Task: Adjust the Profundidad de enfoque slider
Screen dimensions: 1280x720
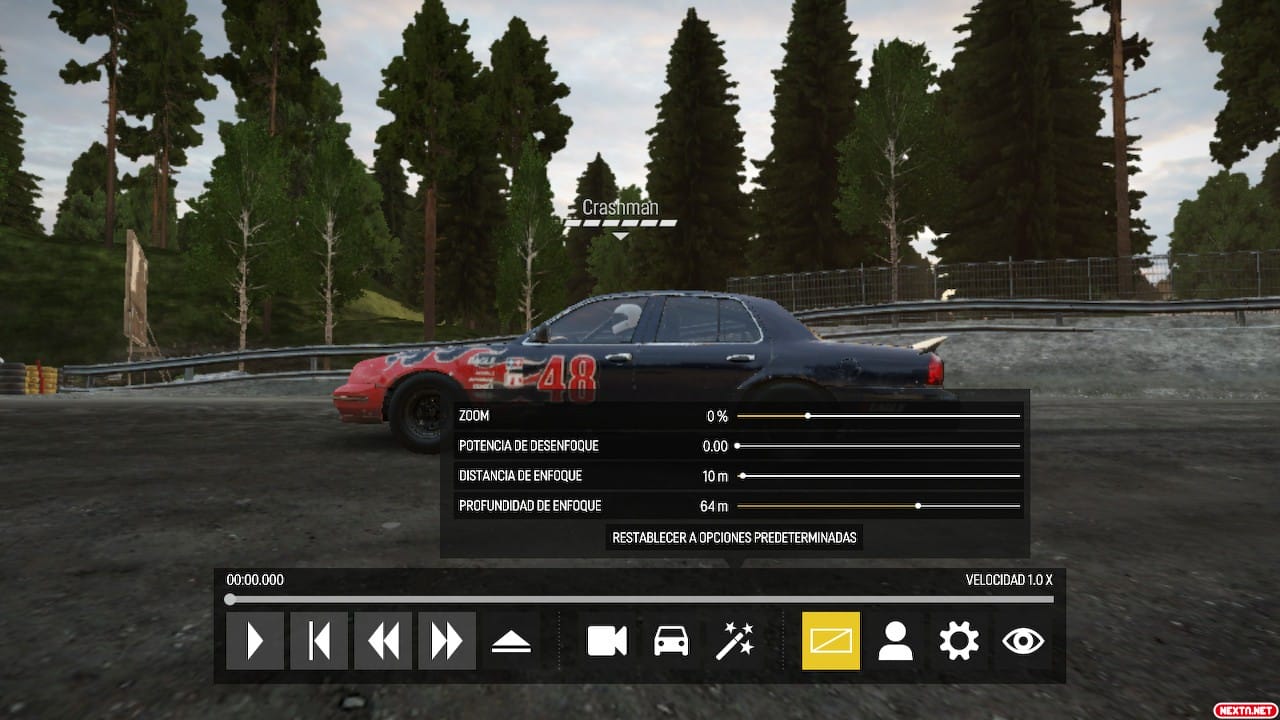Action: tap(918, 506)
